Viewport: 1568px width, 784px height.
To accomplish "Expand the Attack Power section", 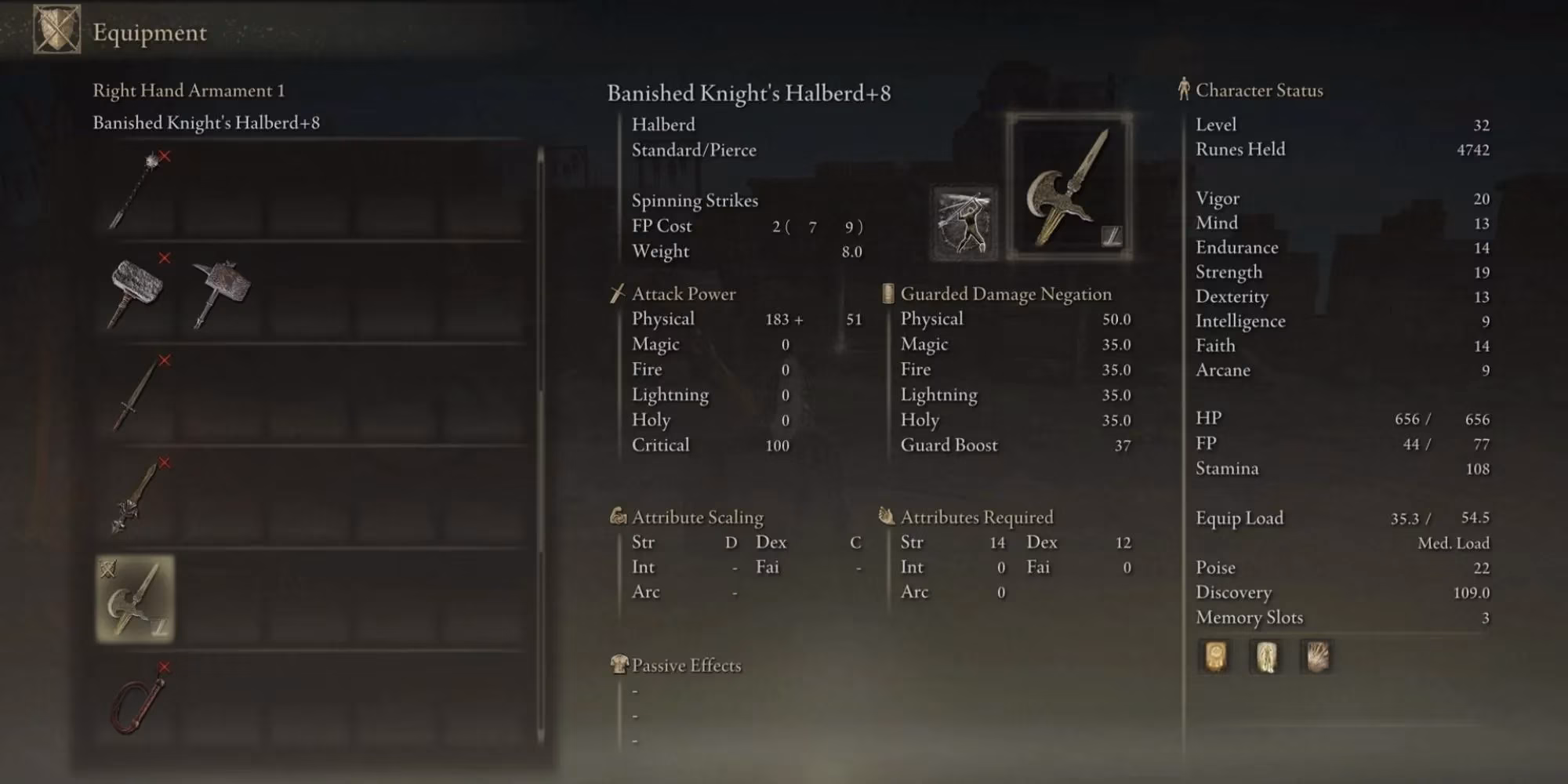I will pos(682,294).
